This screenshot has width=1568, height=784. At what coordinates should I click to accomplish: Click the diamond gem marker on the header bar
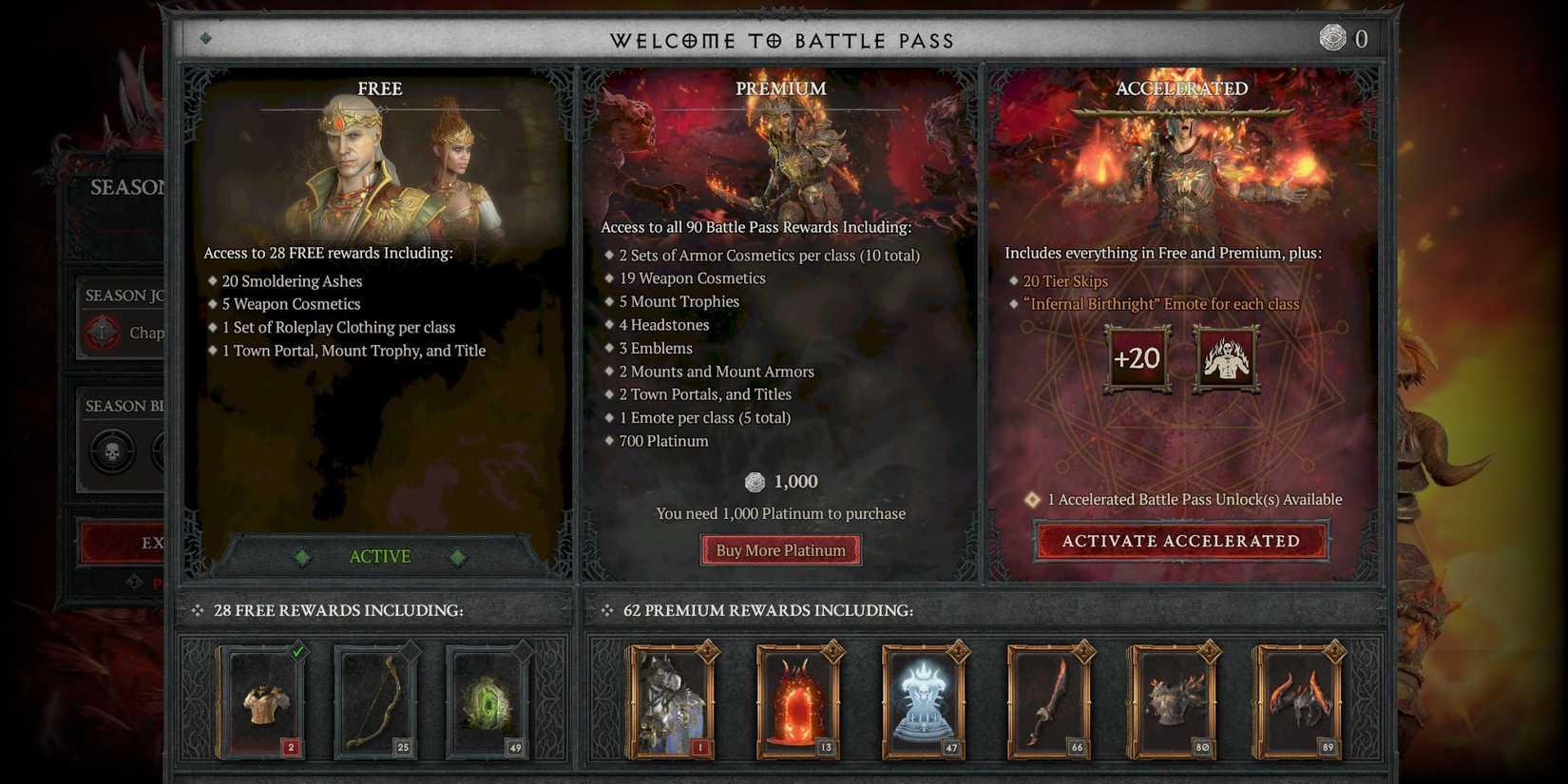point(204,40)
